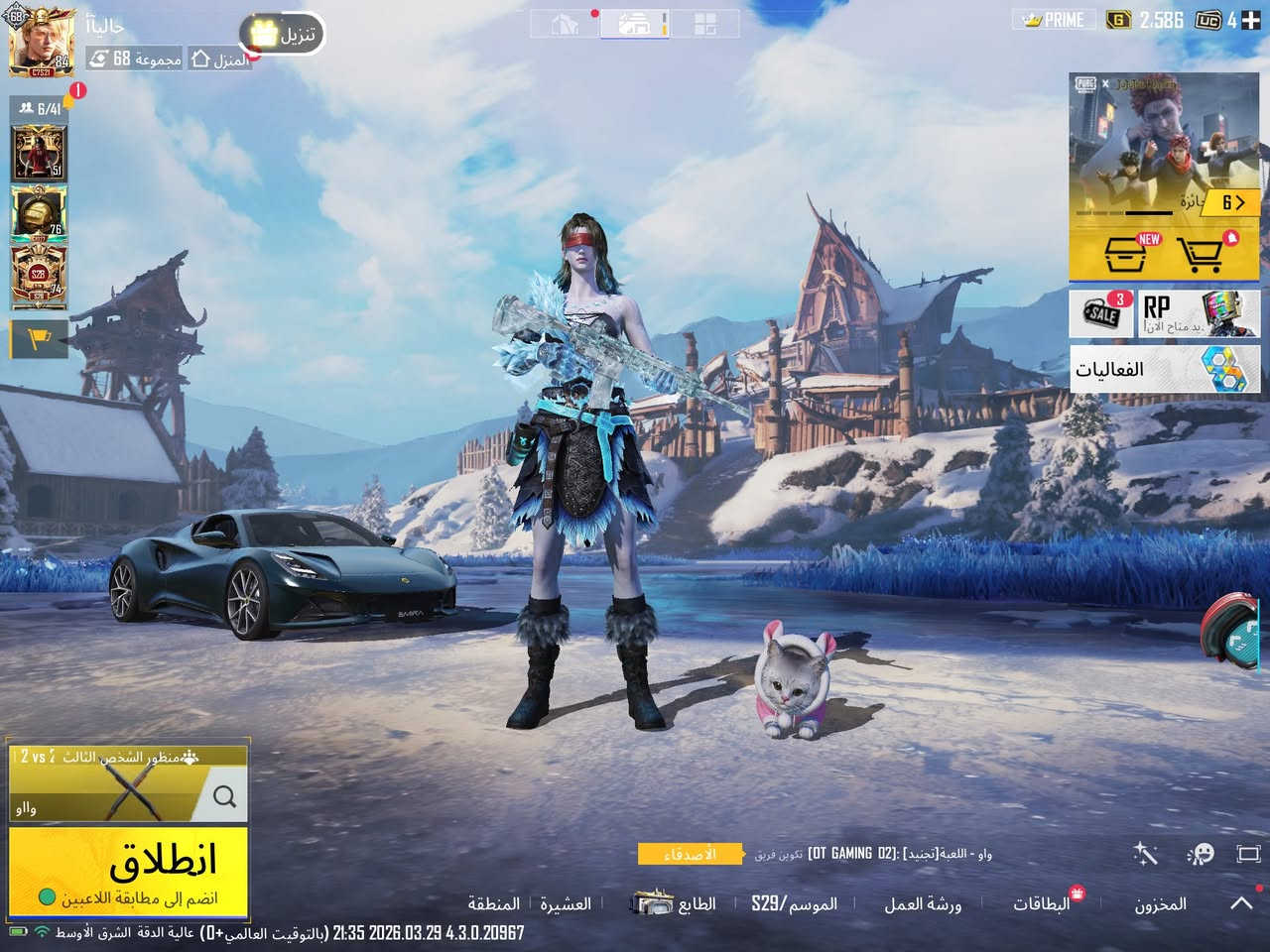The width and height of the screenshot is (1270, 952).
Task: Open the shopping cart icon
Action: coord(1202,253)
